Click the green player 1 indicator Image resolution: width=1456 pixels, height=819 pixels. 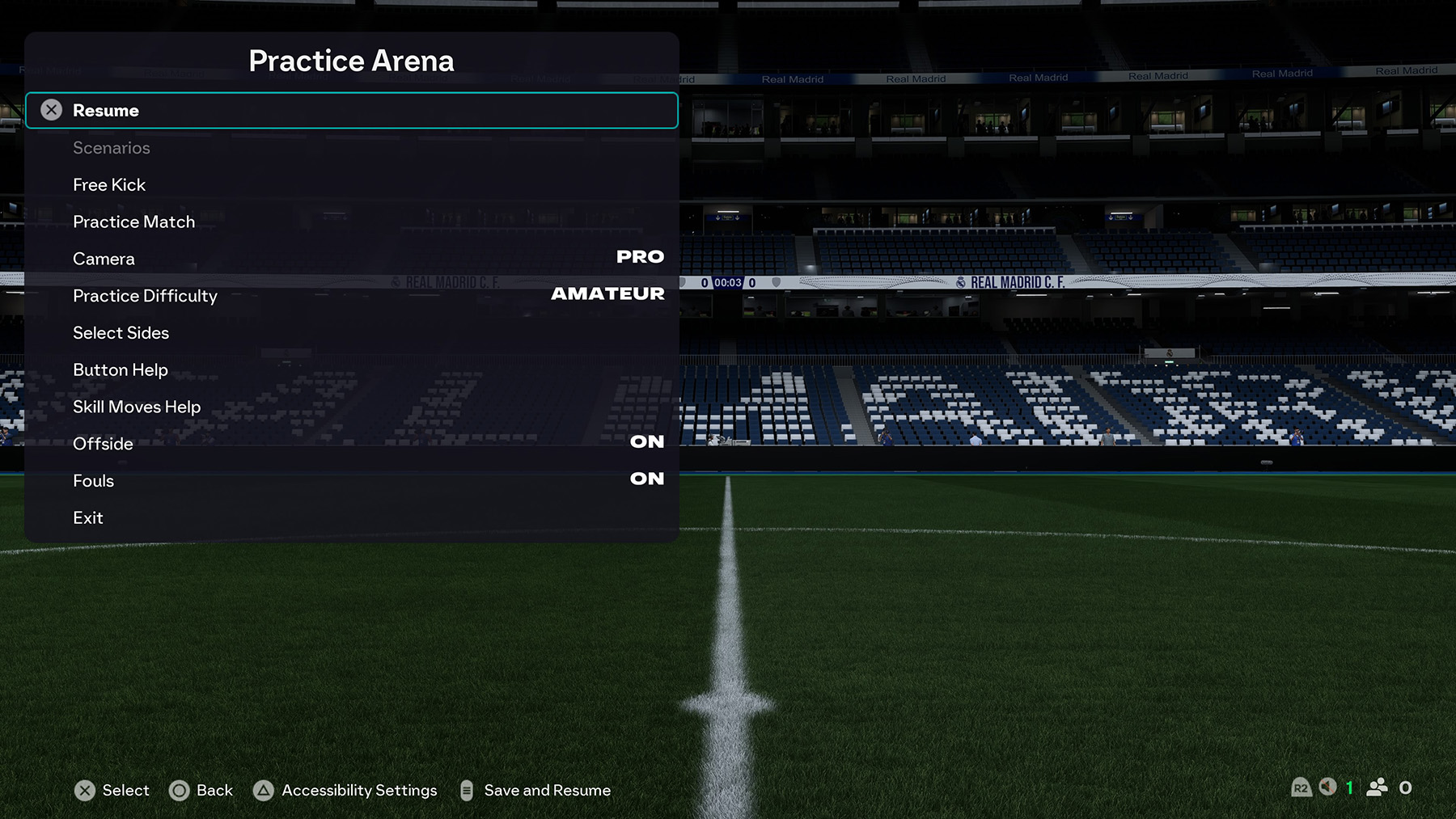point(1349,787)
